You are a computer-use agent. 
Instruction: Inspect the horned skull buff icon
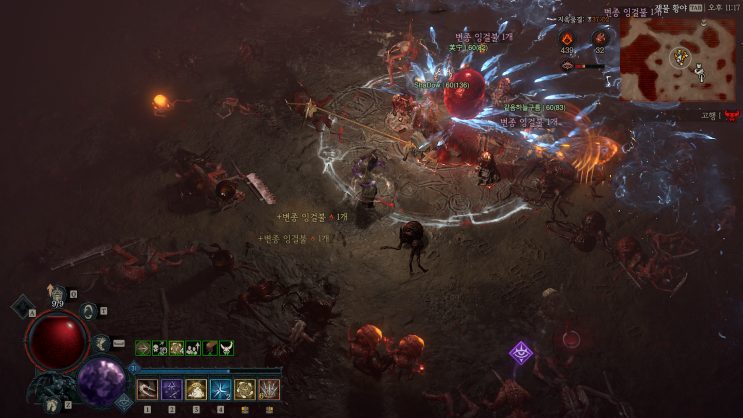pyautogui.click(x=227, y=348)
